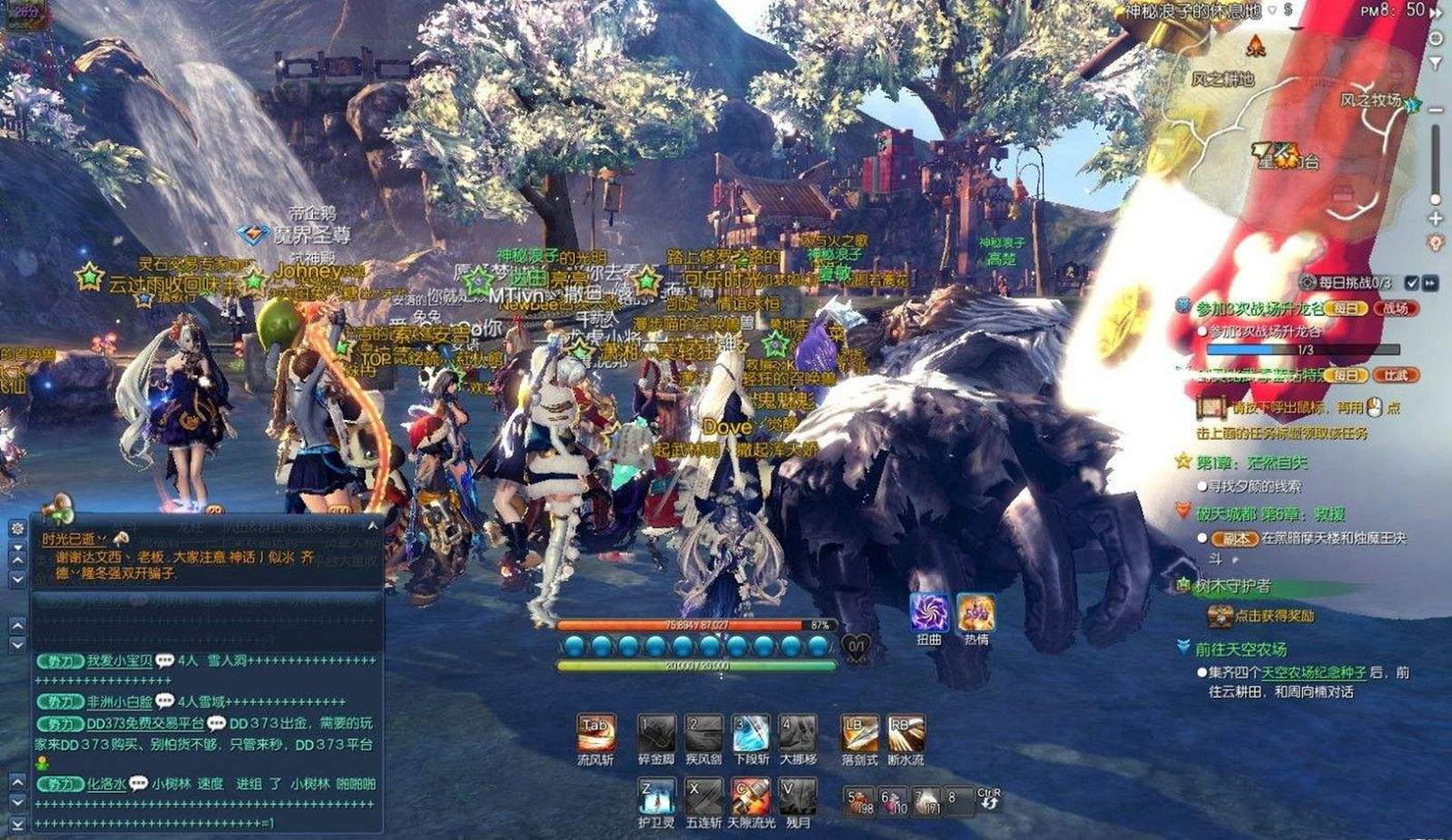Viewport: 1452px width, 840px height.
Task: Open chat settings via the gear icon
Action: click(x=16, y=528)
